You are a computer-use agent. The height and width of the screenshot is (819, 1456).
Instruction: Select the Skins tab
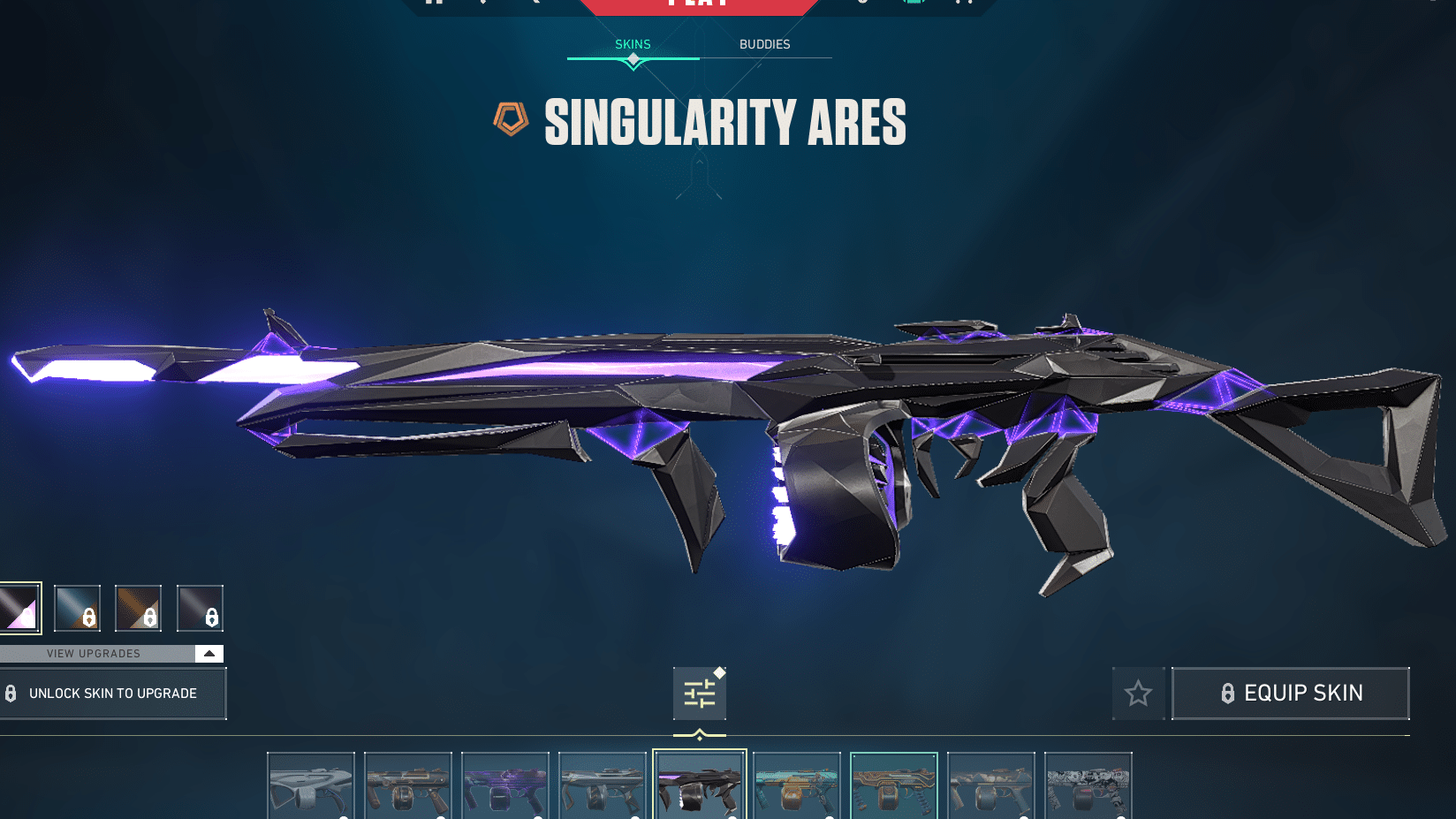pos(633,44)
